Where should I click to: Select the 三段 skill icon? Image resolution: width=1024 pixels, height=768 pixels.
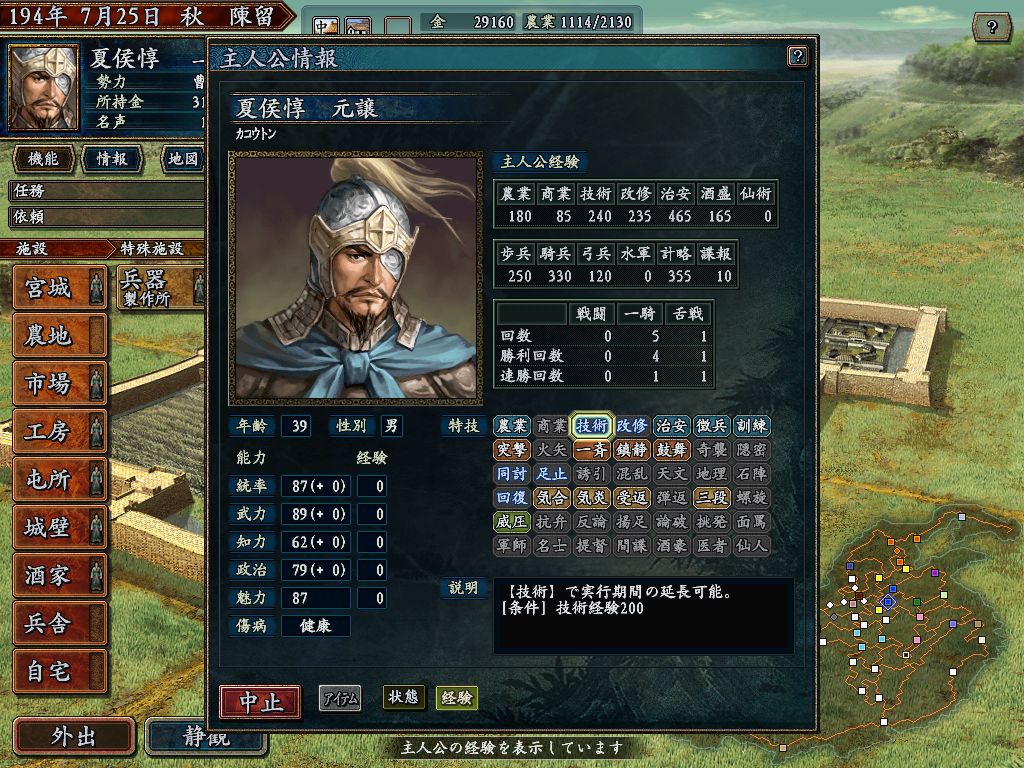(x=711, y=497)
